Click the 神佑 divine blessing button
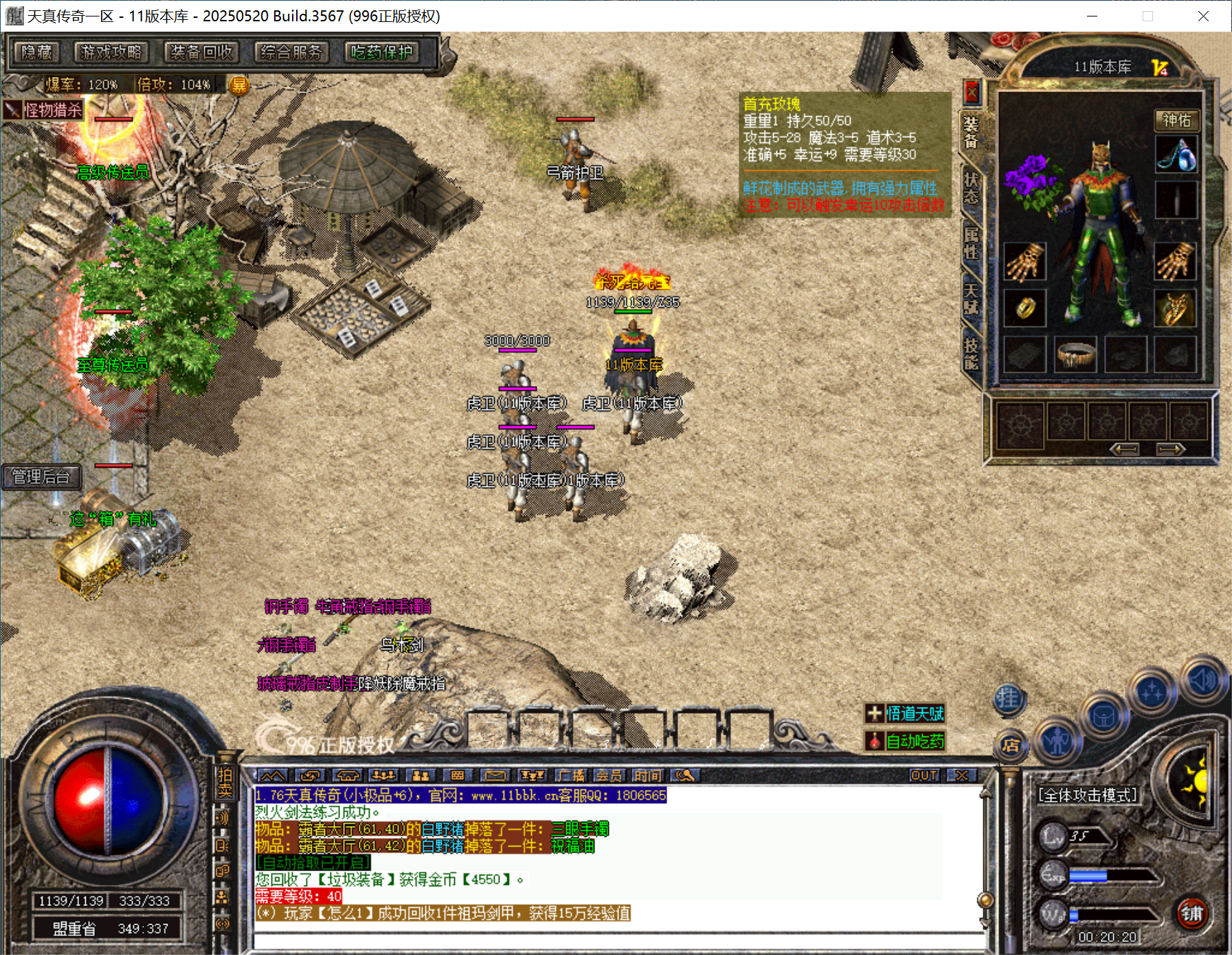Viewport: 1232px width, 955px height. (x=1176, y=121)
